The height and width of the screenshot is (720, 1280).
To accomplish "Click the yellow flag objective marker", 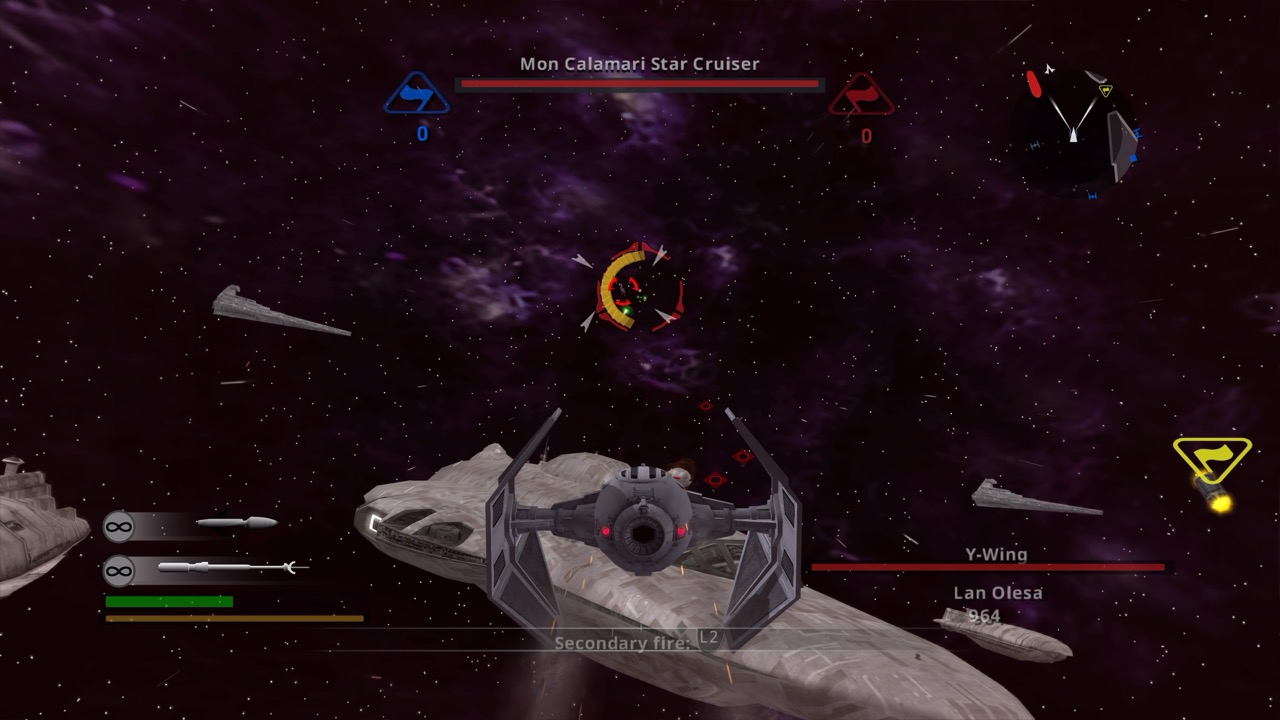I will [1212, 458].
